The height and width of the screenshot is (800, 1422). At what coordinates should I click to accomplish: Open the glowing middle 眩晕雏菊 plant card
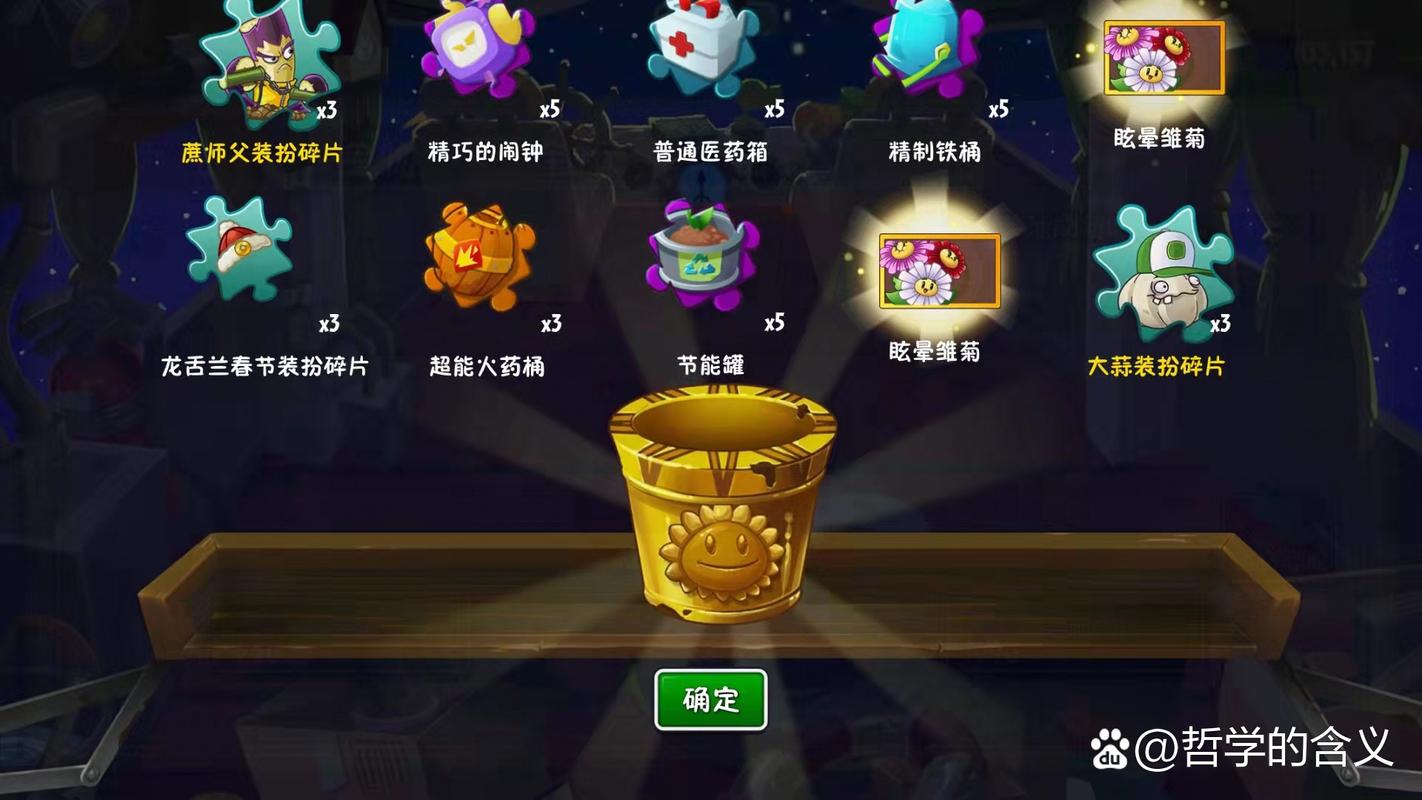pos(938,272)
